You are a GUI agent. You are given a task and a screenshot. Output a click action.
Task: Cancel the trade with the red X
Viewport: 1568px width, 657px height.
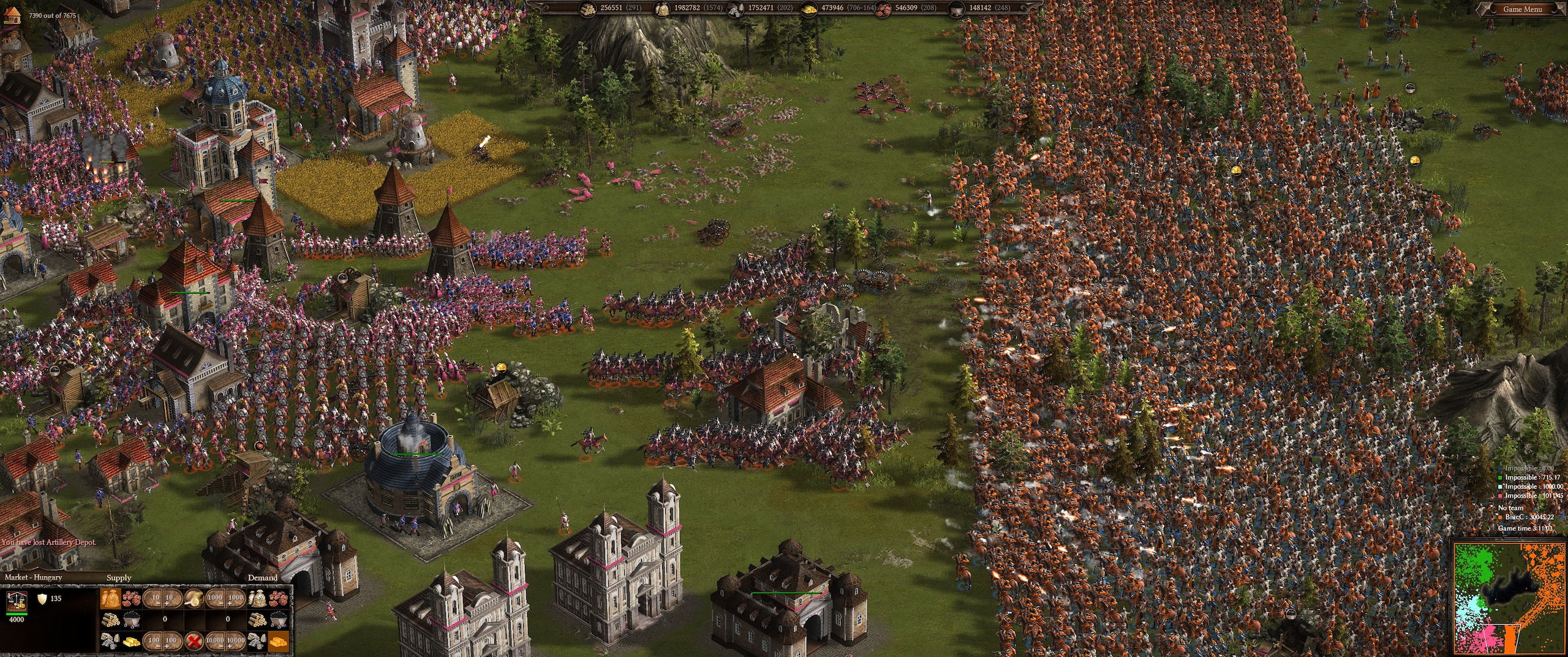pyautogui.click(x=195, y=640)
